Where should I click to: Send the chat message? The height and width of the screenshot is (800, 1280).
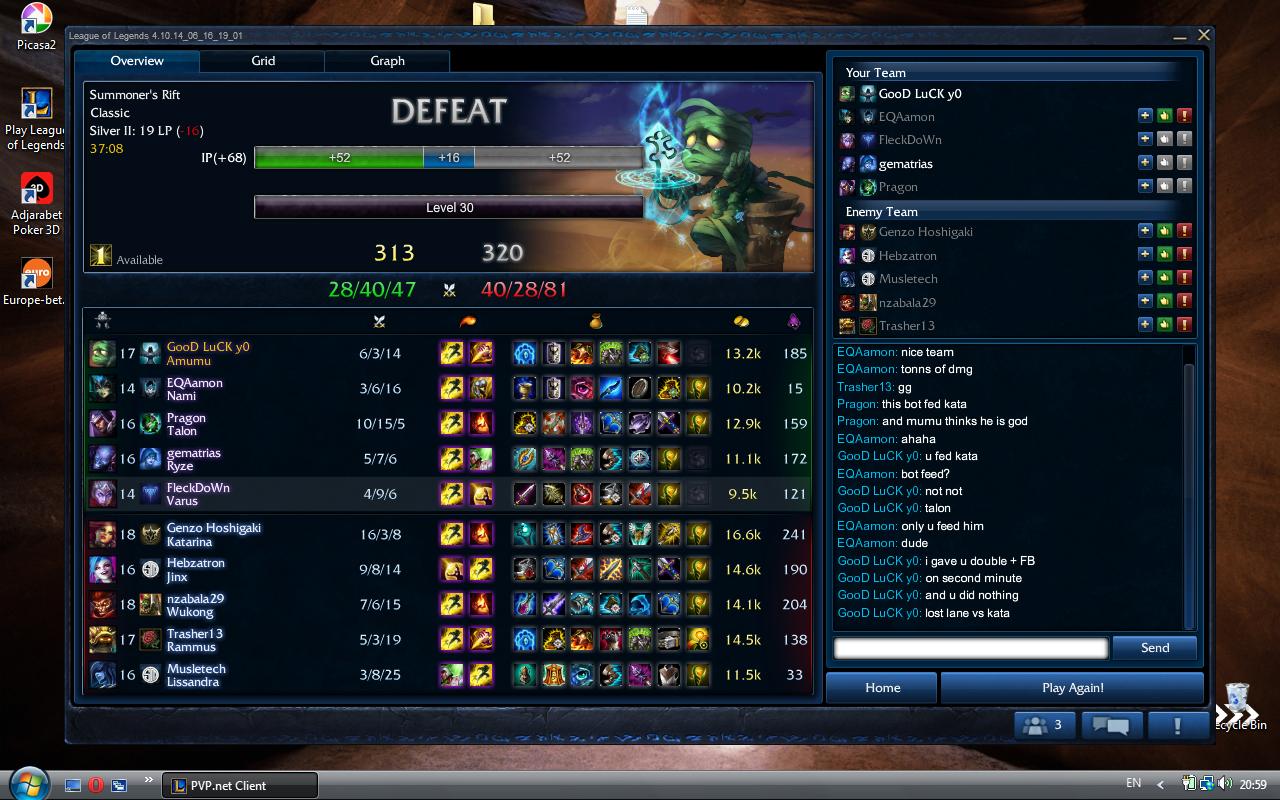click(1155, 648)
